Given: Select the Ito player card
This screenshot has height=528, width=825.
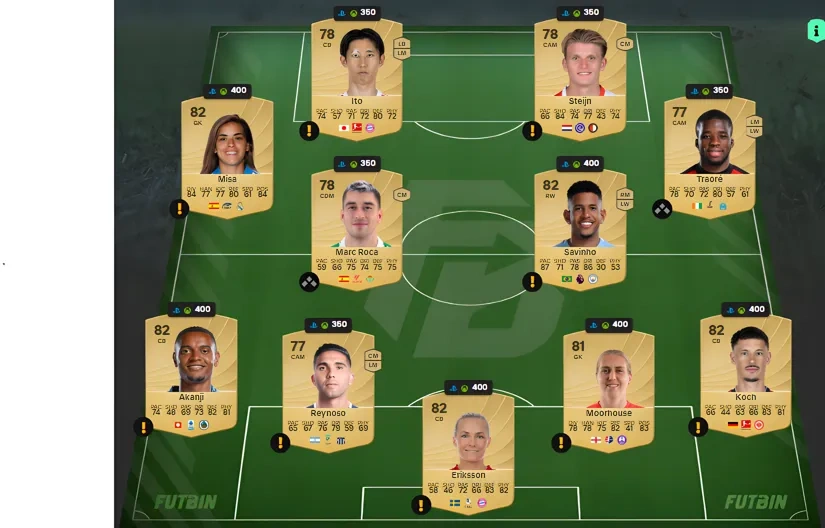Looking at the screenshot, I should click(357, 75).
